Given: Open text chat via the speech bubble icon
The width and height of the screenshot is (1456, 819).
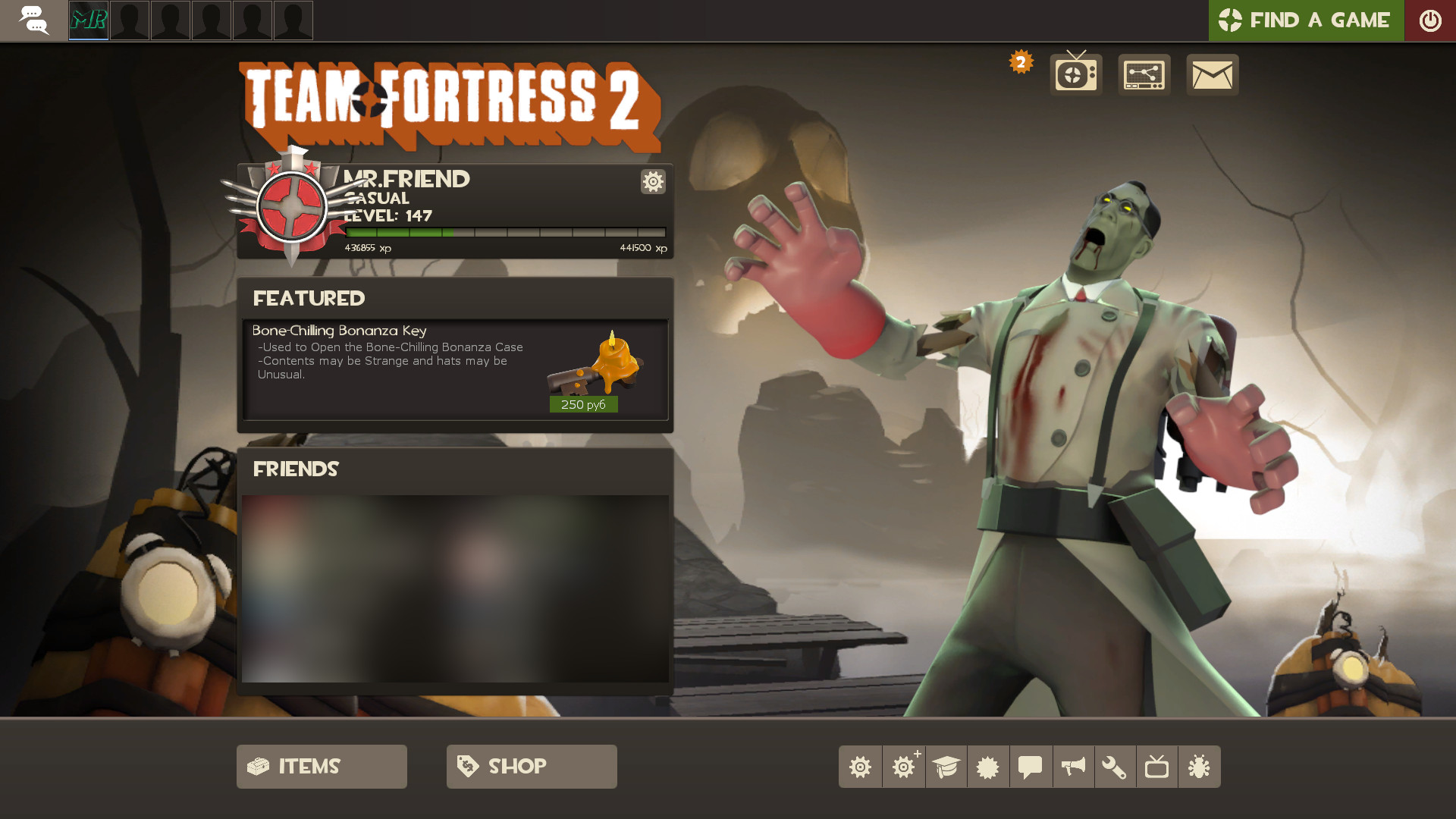Looking at the screenshot, I should pyautogui.click(x=1031, y=766).
